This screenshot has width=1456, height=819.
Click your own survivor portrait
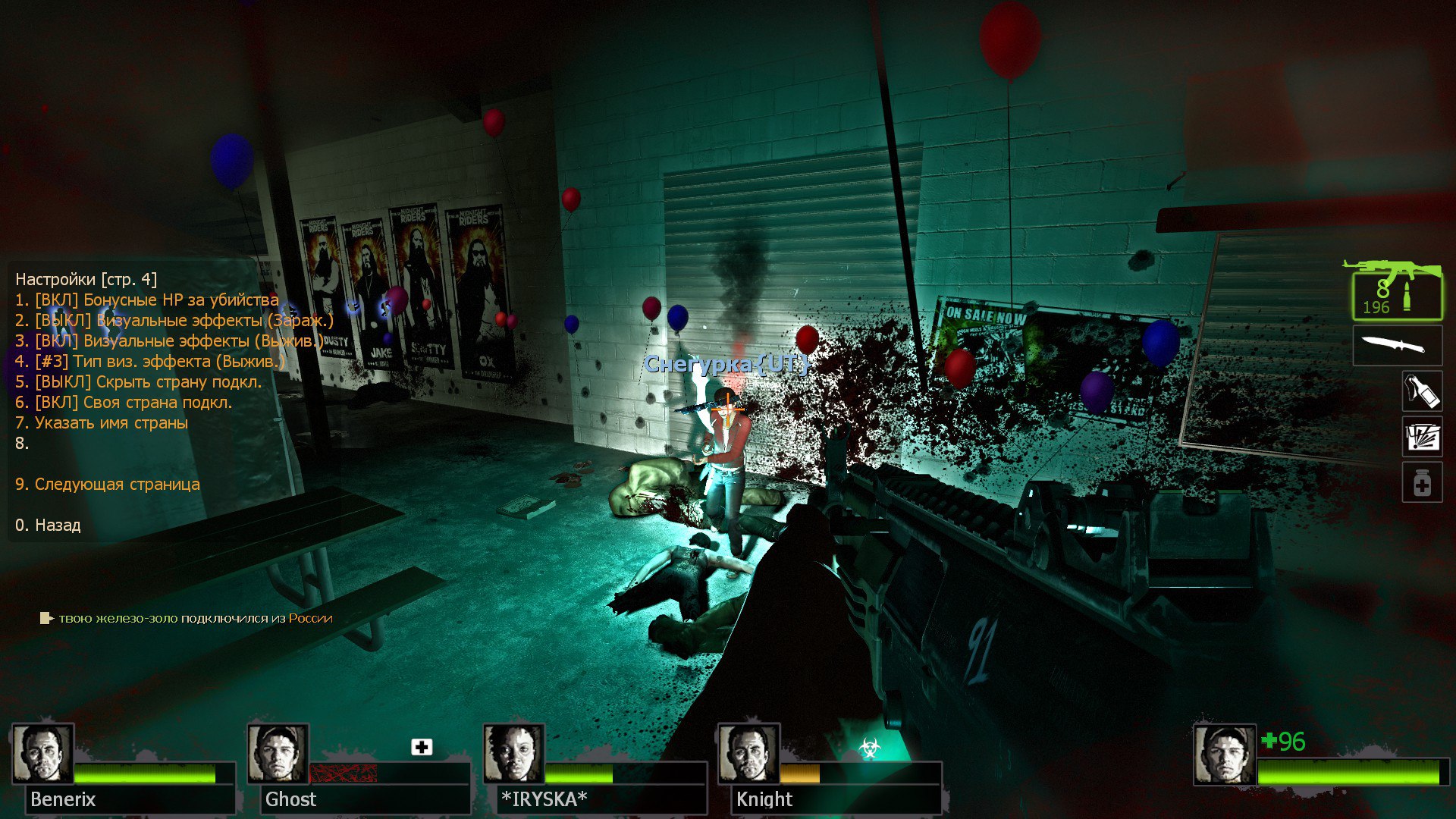(1224, 755)
